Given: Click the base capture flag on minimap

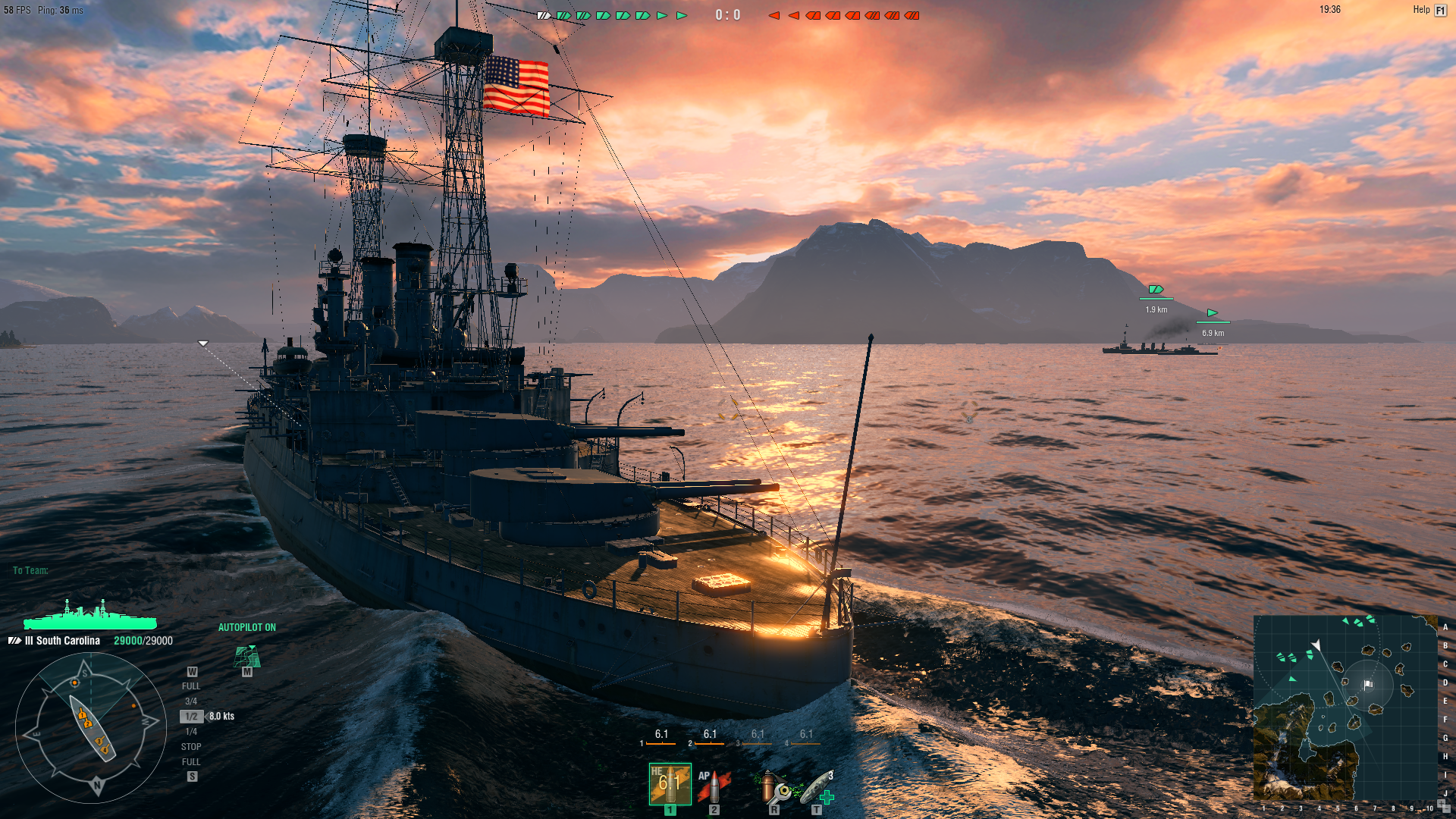Looking at the screenshot, I should coord(1368,684).
